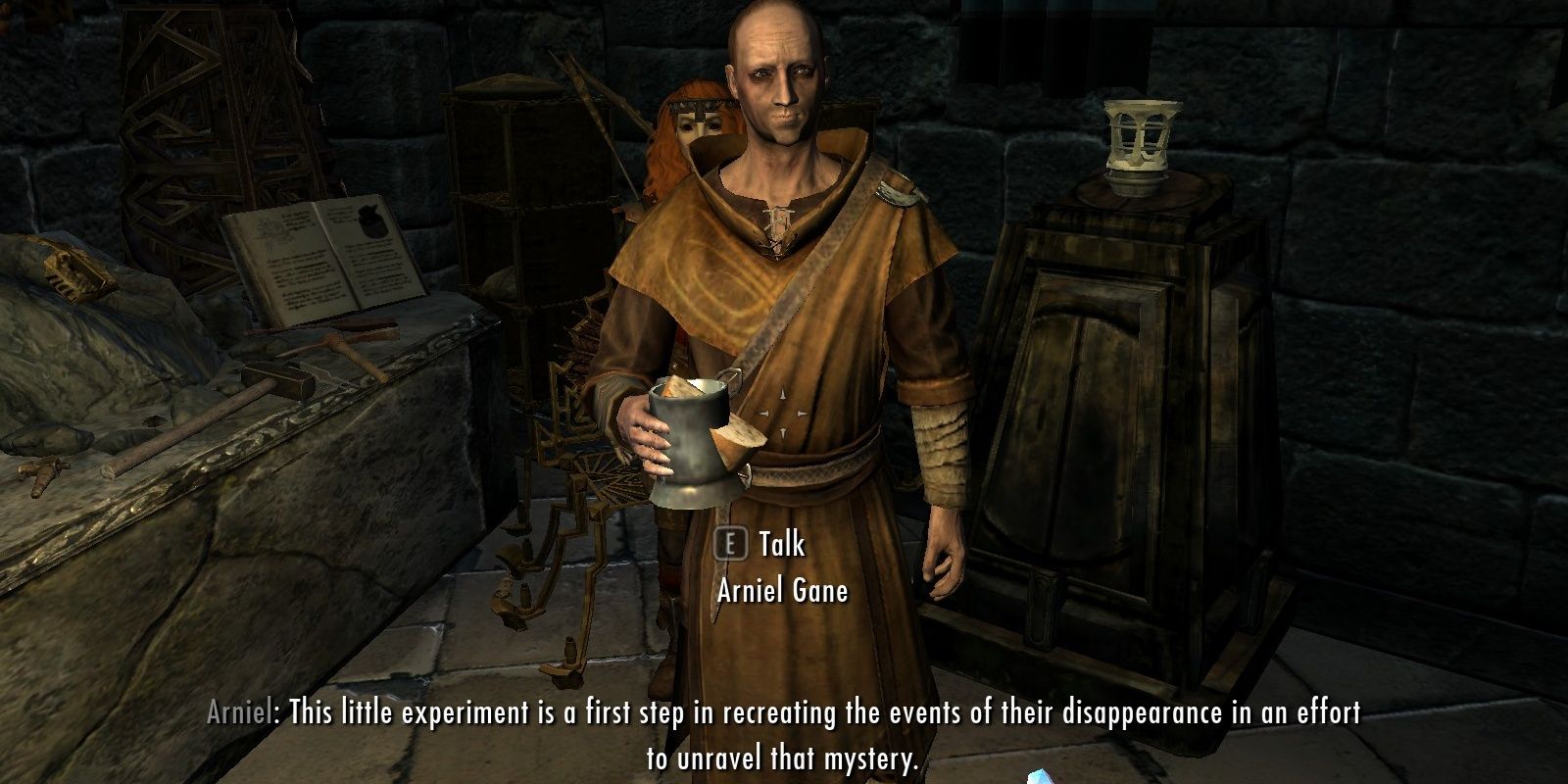Click the E key interaction icon

(x=730, y=547)
